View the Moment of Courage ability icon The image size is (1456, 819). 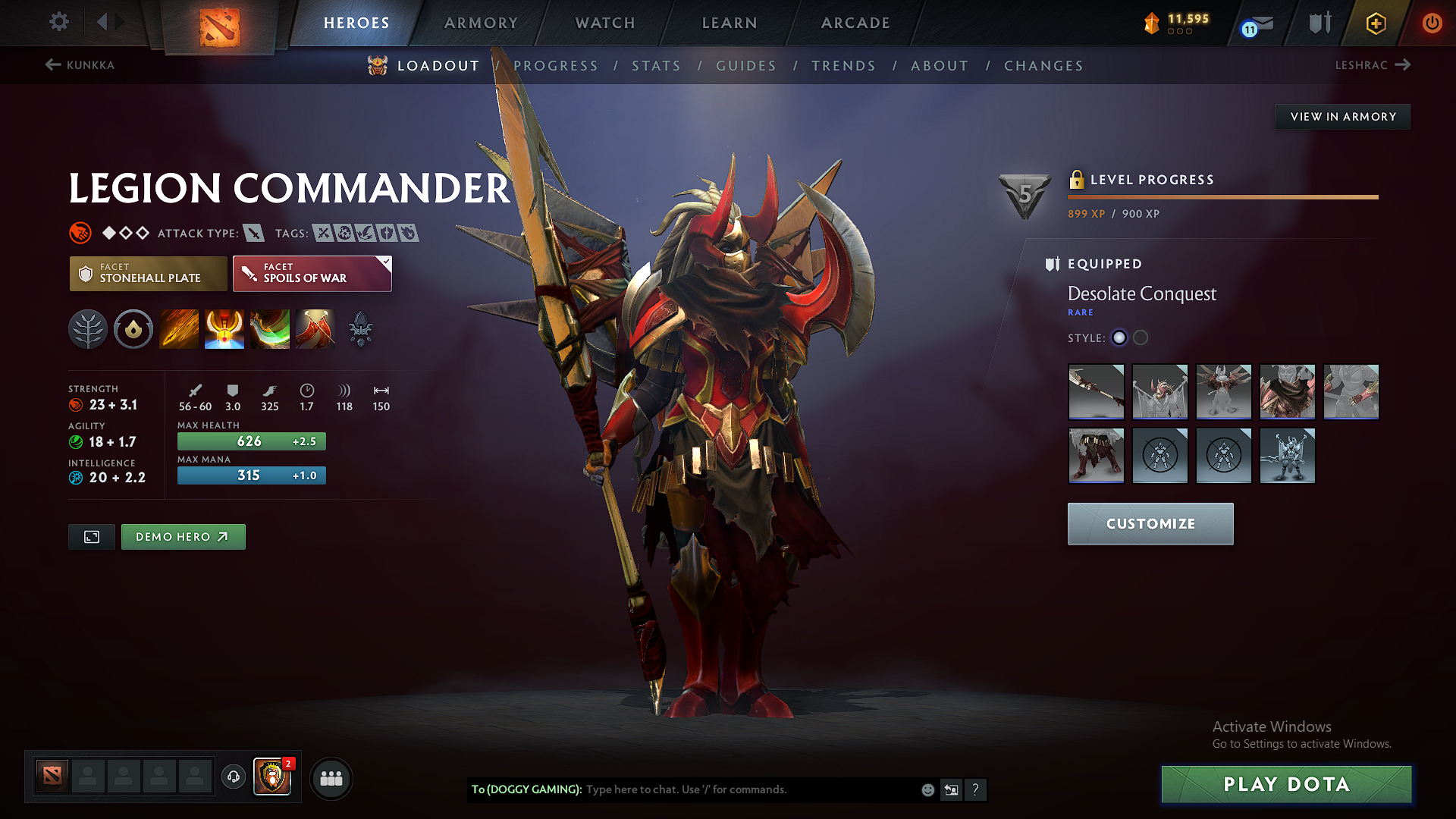pyautogui.click(x=270, y=329)
